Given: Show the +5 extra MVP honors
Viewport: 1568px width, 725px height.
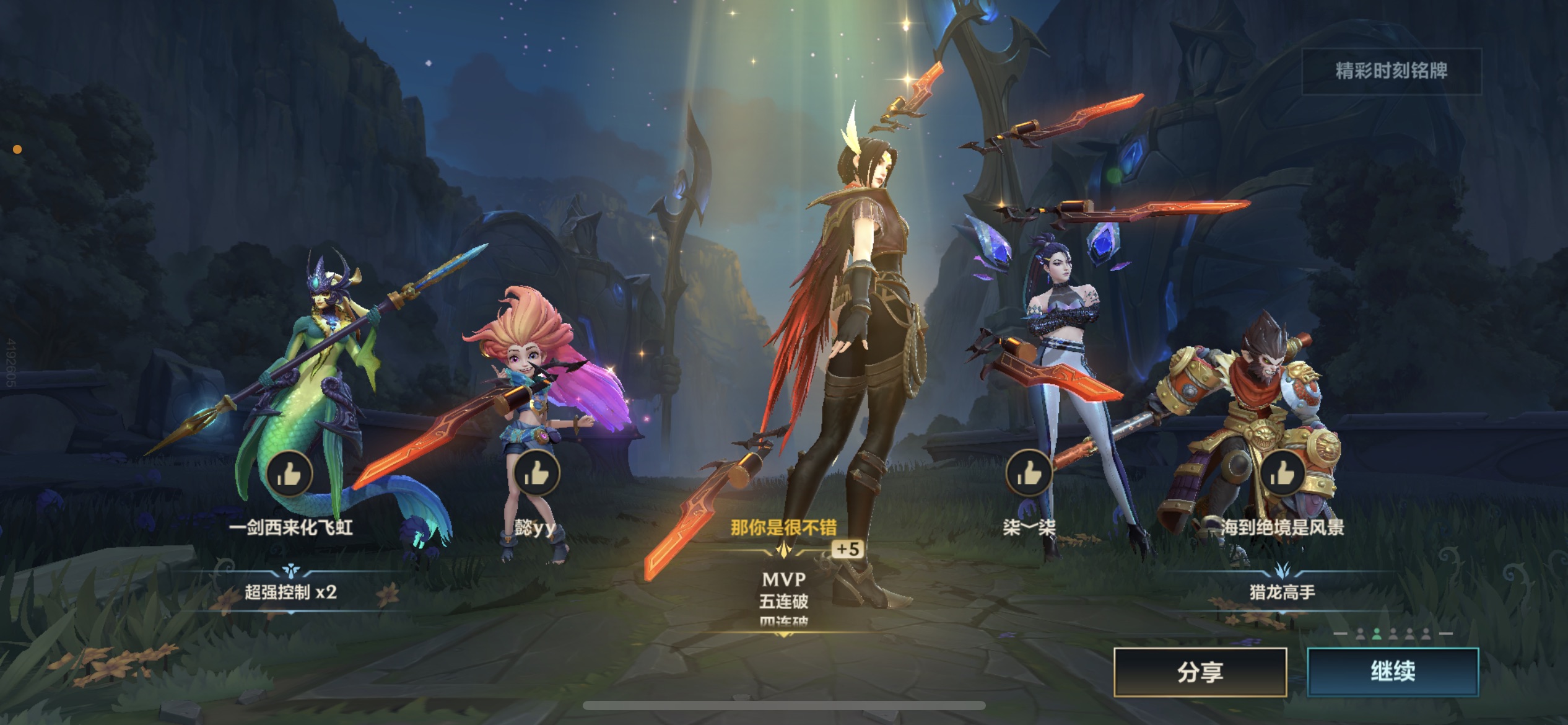Looking at the screenshot, I should pyautogui.click(x=847, y=549).
